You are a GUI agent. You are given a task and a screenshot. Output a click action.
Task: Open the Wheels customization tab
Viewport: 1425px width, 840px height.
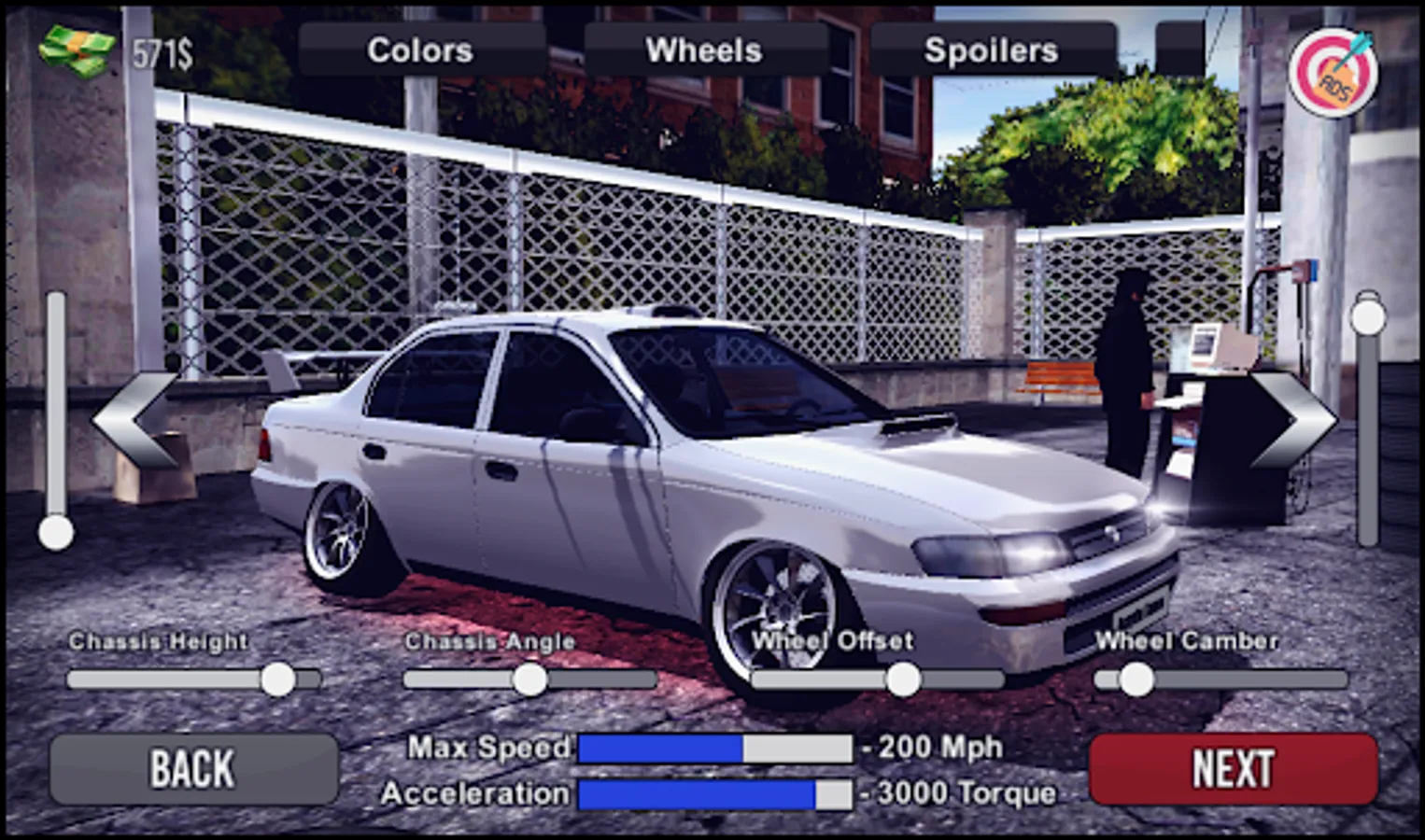[x=705, y=49]
